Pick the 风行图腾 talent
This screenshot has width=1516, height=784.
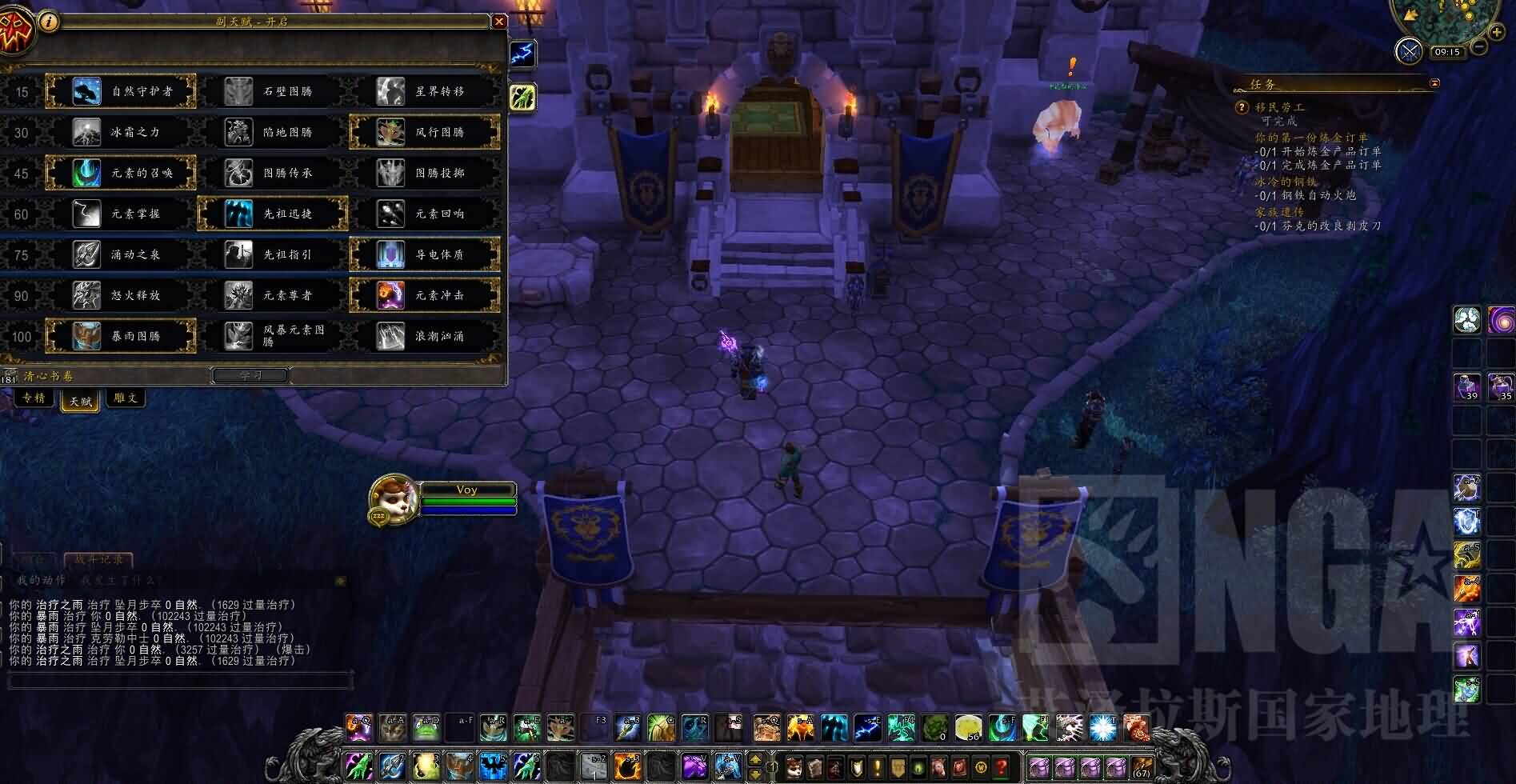point(425,132)
